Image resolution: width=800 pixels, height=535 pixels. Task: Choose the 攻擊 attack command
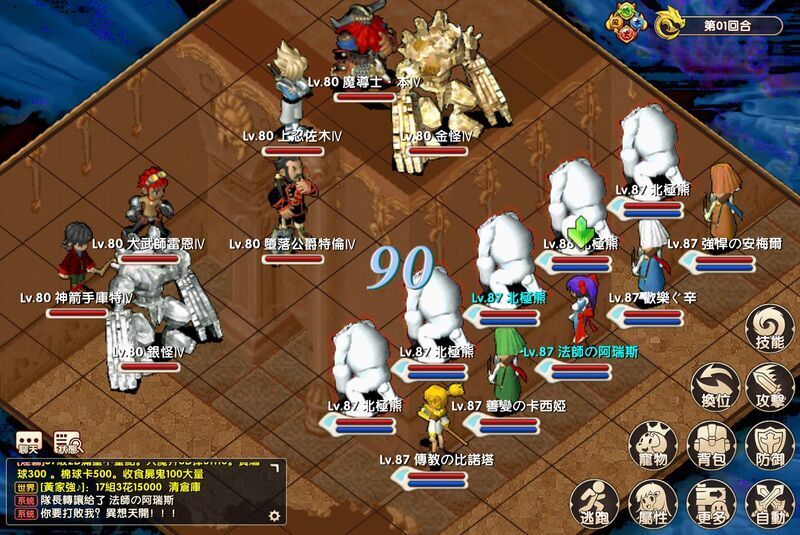coord(769,385)
